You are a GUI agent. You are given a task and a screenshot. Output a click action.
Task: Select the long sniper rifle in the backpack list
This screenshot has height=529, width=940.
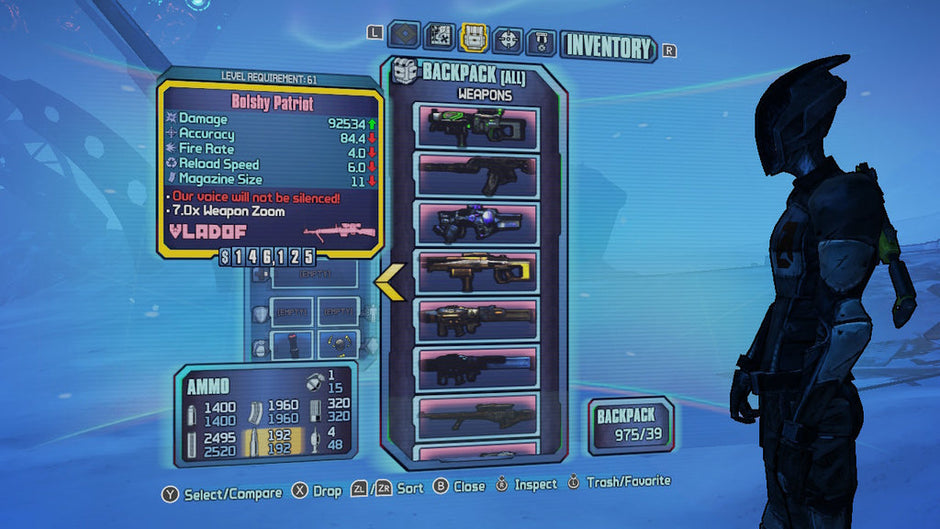tap(478, 416)
